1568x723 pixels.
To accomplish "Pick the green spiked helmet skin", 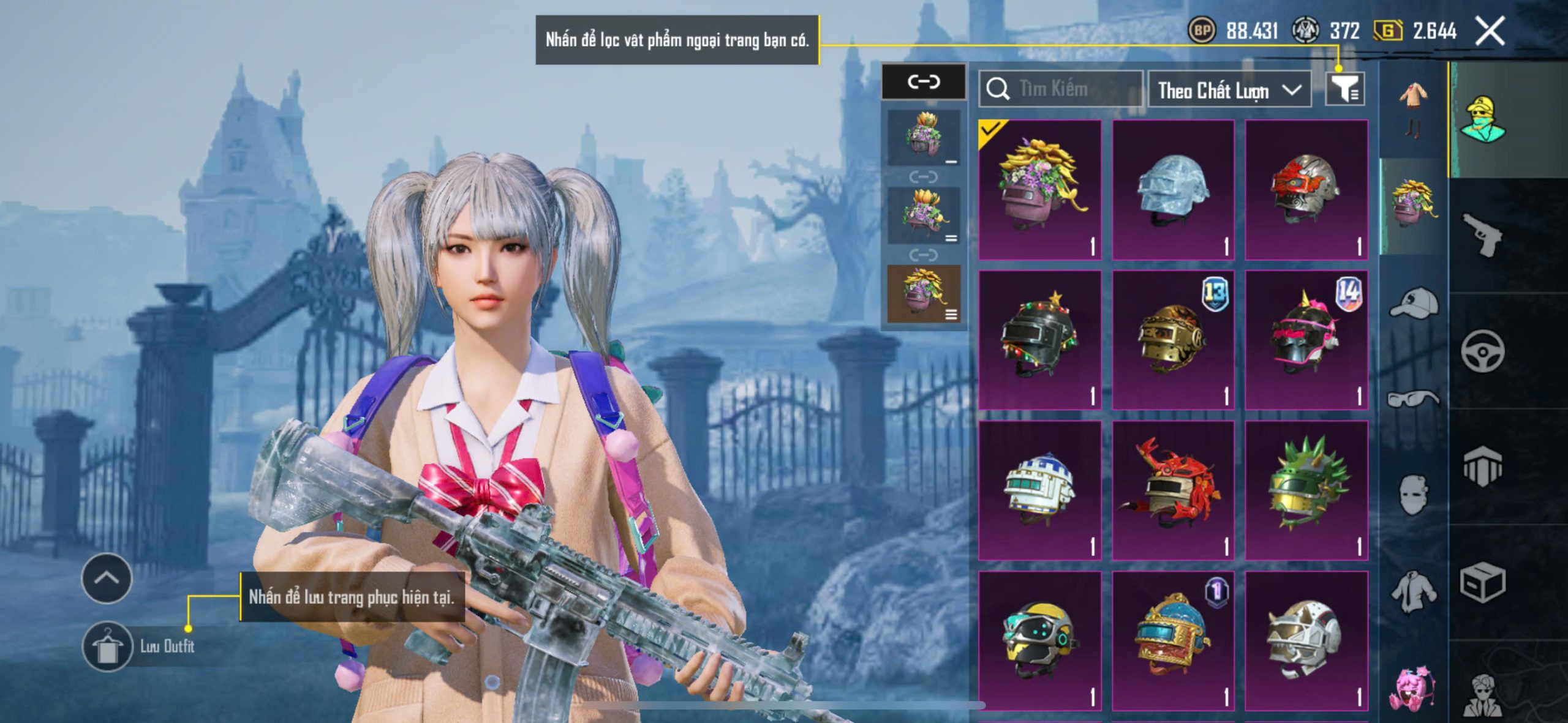I will pos(1306,490).
